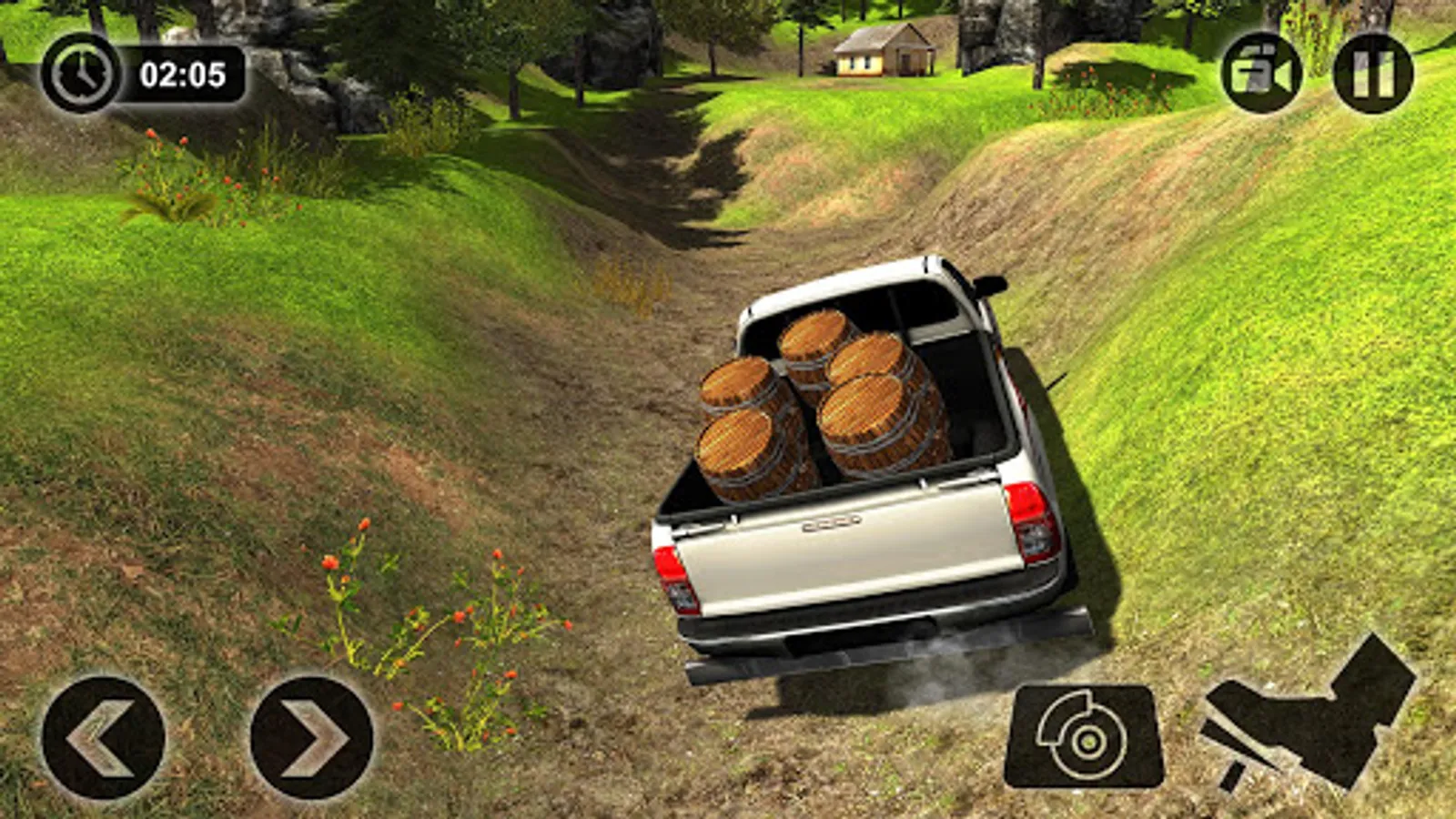Tap the brake disc pedal
The image size is (1456, 819).
click(x=1084, y=737)
